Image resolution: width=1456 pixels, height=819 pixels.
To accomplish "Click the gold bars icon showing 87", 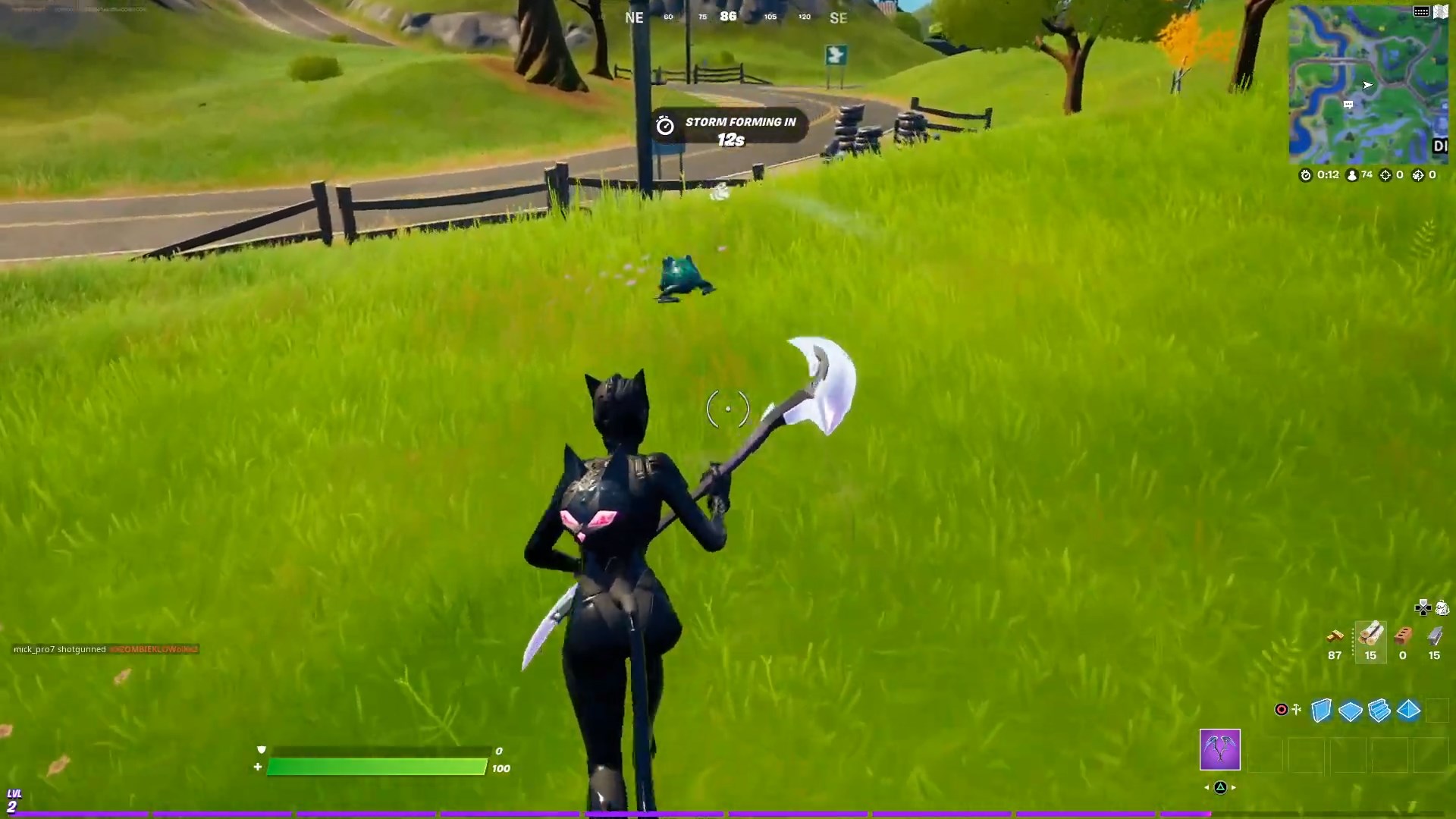I will 1335,637.
